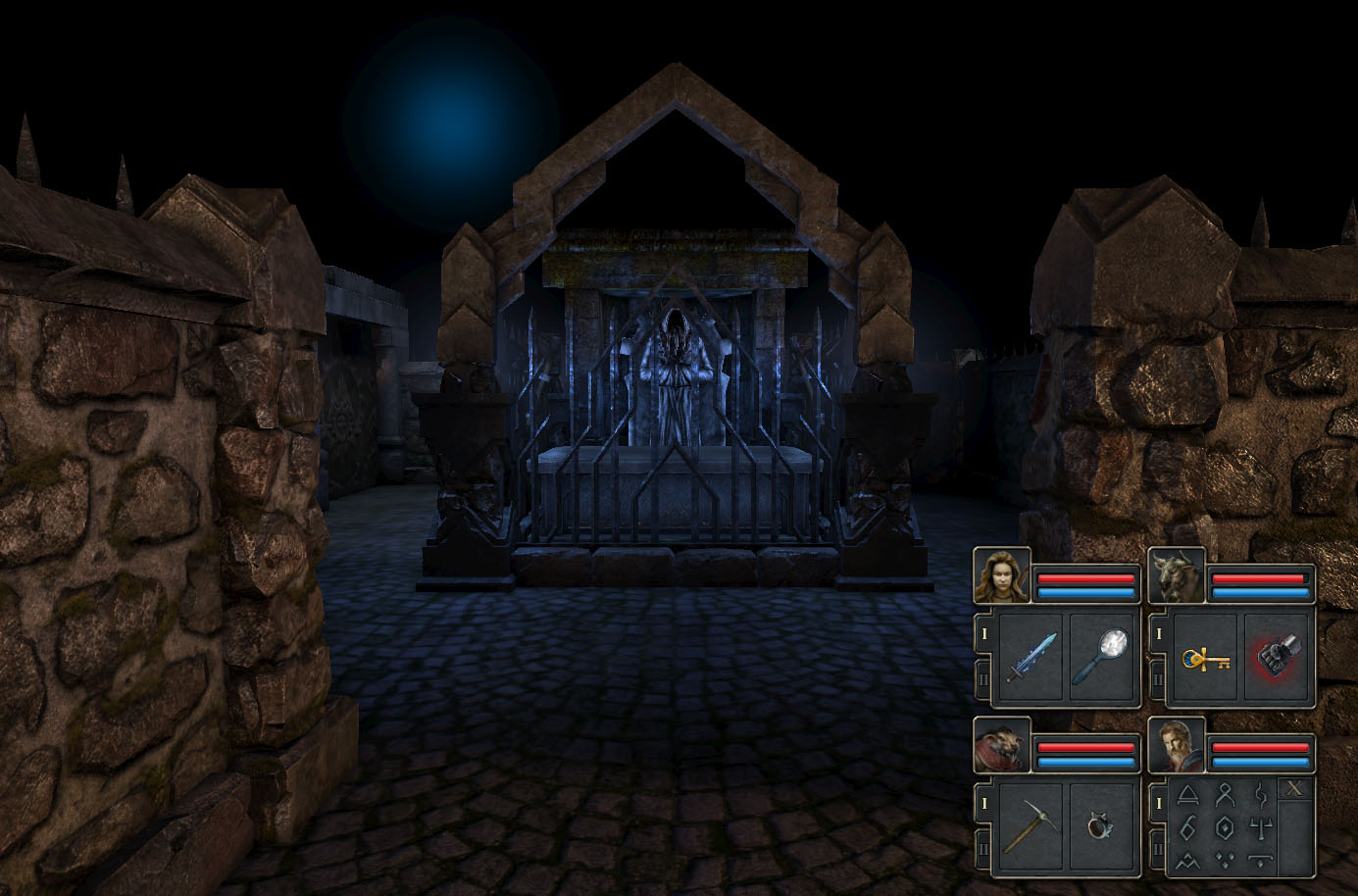Swing the pickaxe in the ratling's hand

[x=1031, y=826]
